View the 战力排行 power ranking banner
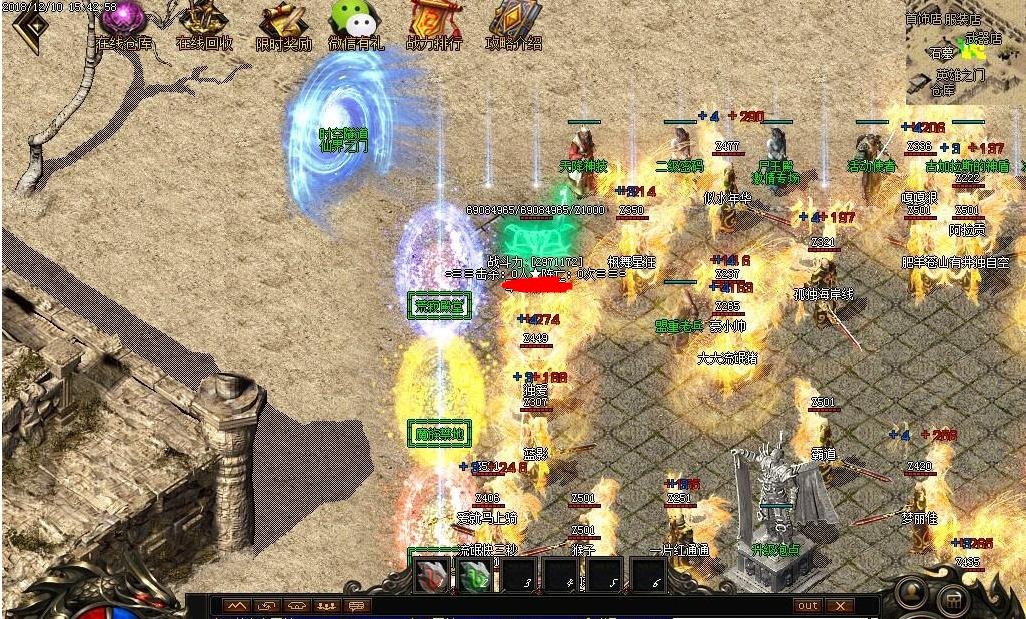Screen dimensions: 1026x619 [435, 23]
